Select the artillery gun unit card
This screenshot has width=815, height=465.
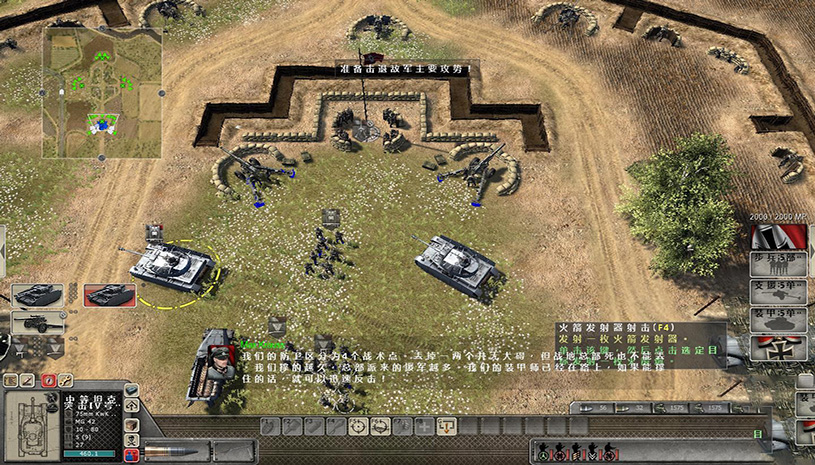[37, 322]
